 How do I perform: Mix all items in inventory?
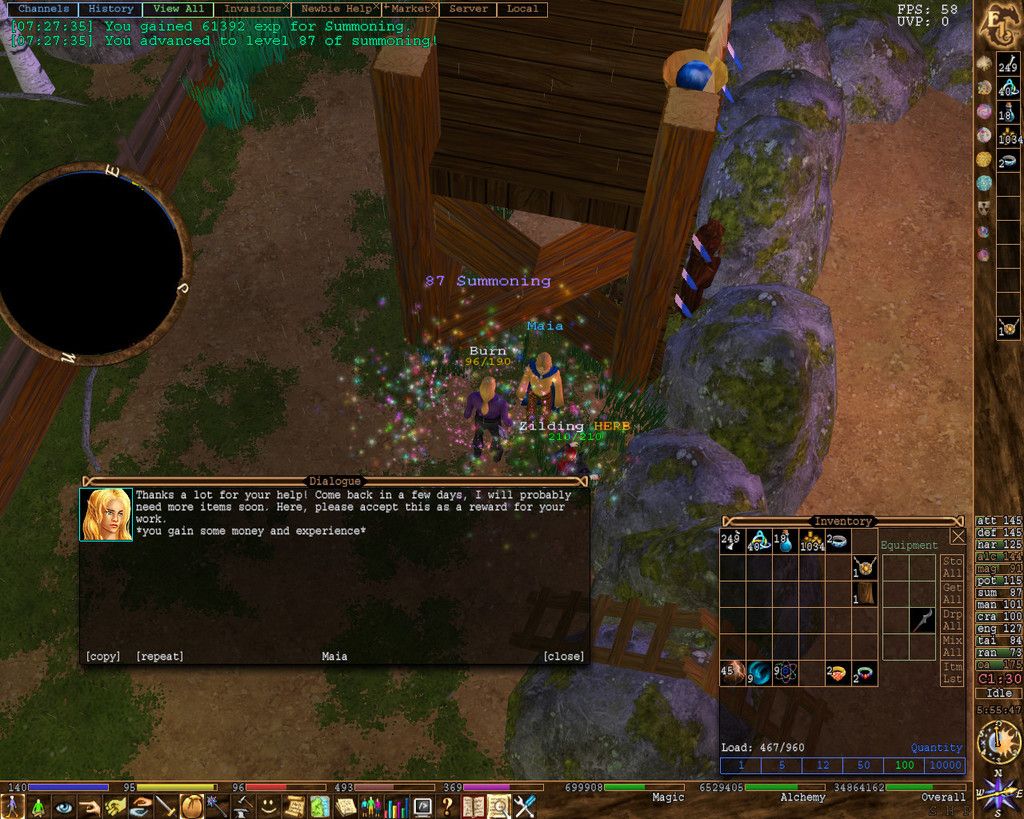pyautogui.click(x=952, y=645)
